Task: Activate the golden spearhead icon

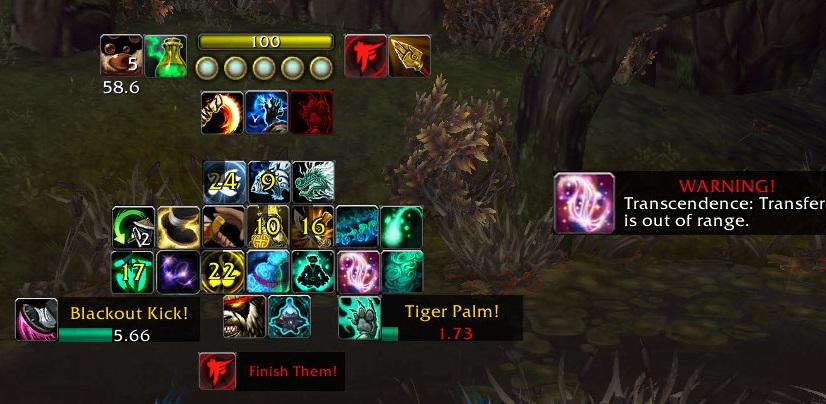Action: tap(409, 55)
